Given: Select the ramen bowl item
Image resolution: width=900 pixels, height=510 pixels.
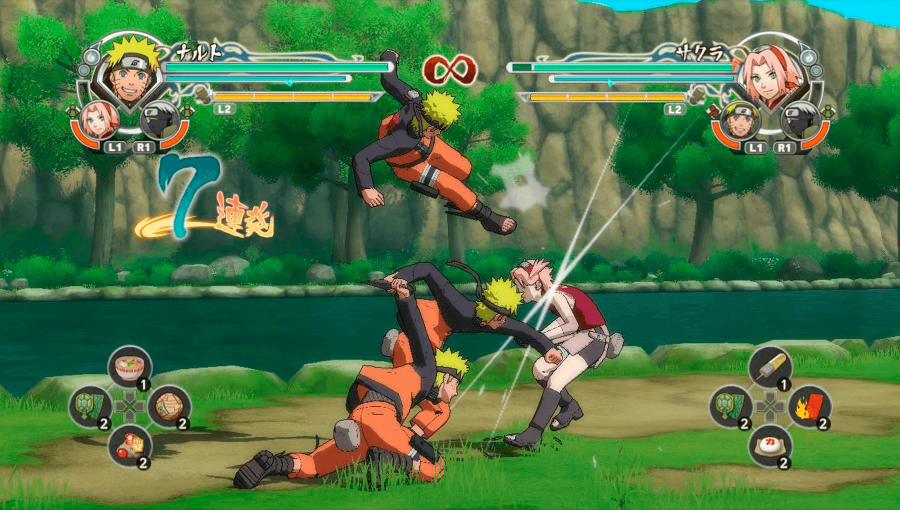Looking at the screenshot, I should pos(127,366).
